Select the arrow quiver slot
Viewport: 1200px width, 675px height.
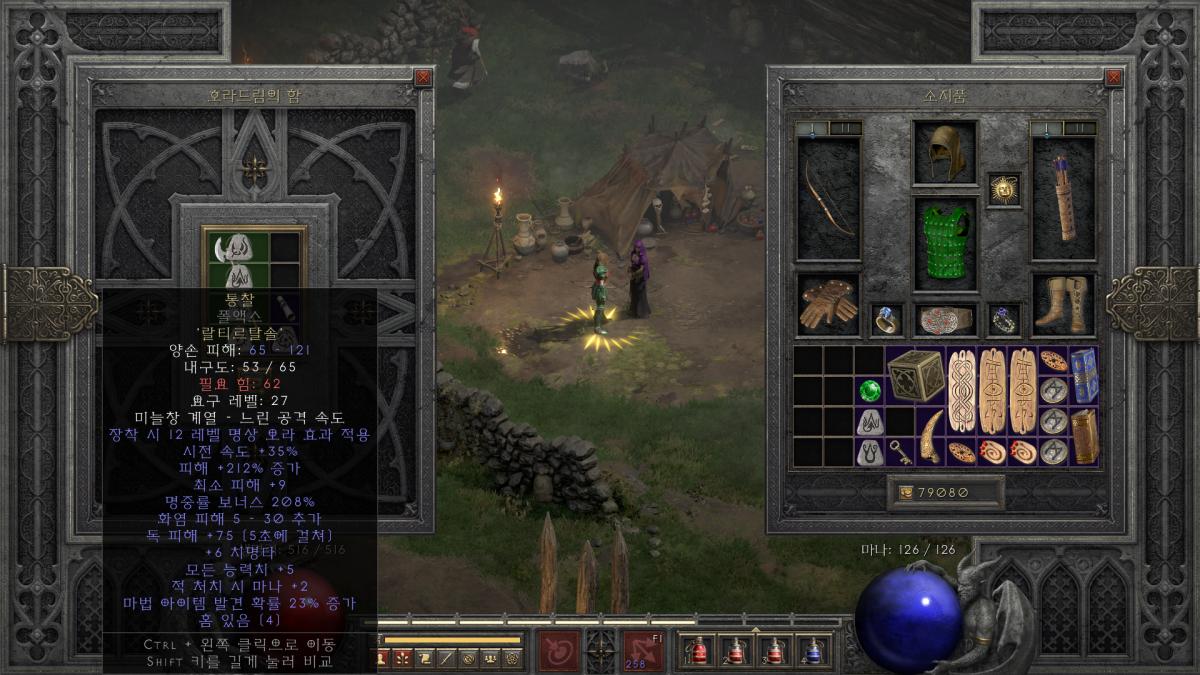pos(1064,198)
